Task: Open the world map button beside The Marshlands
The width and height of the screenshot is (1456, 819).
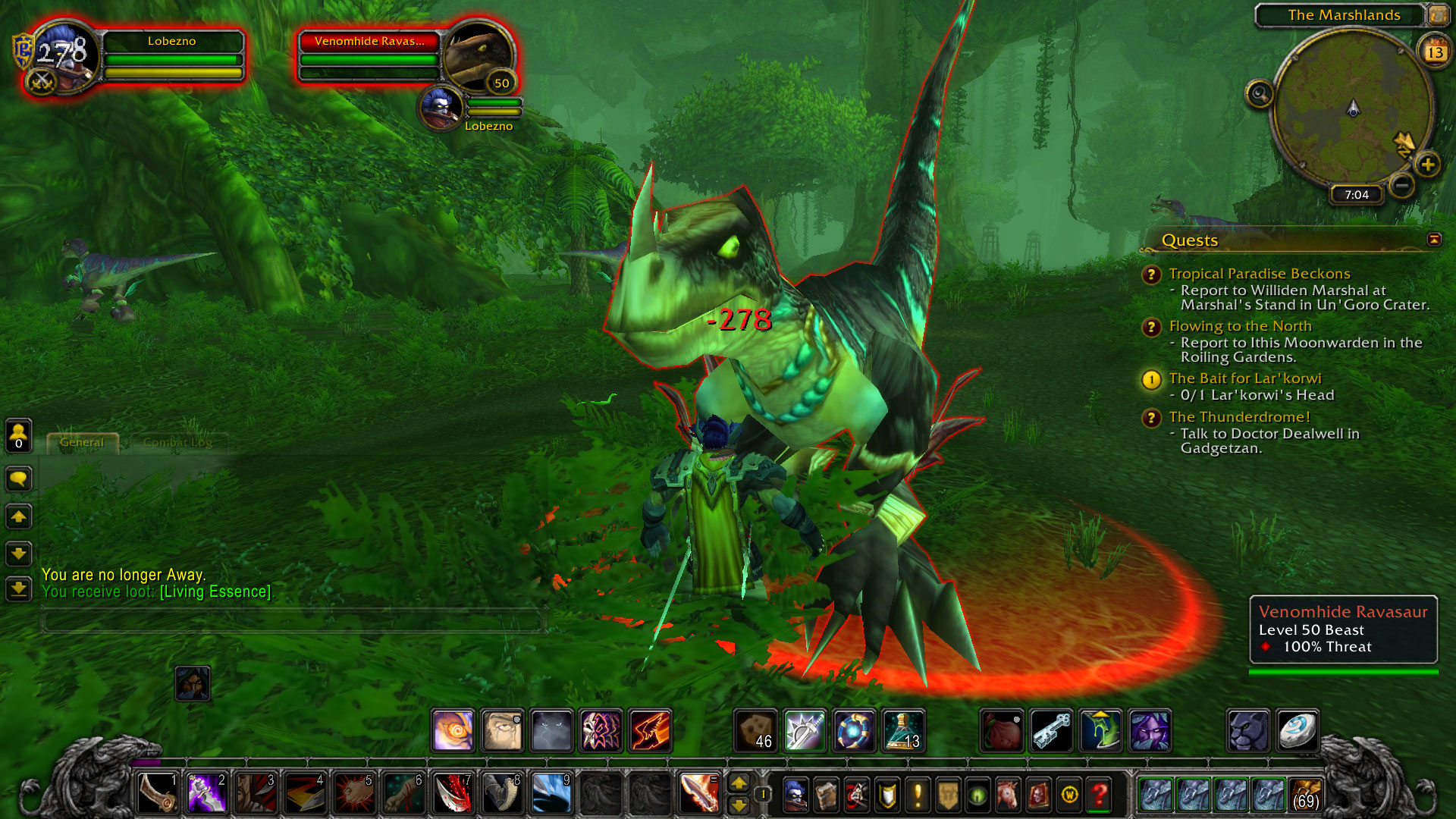Action: pyautogui.click(x=1437, y=14)
